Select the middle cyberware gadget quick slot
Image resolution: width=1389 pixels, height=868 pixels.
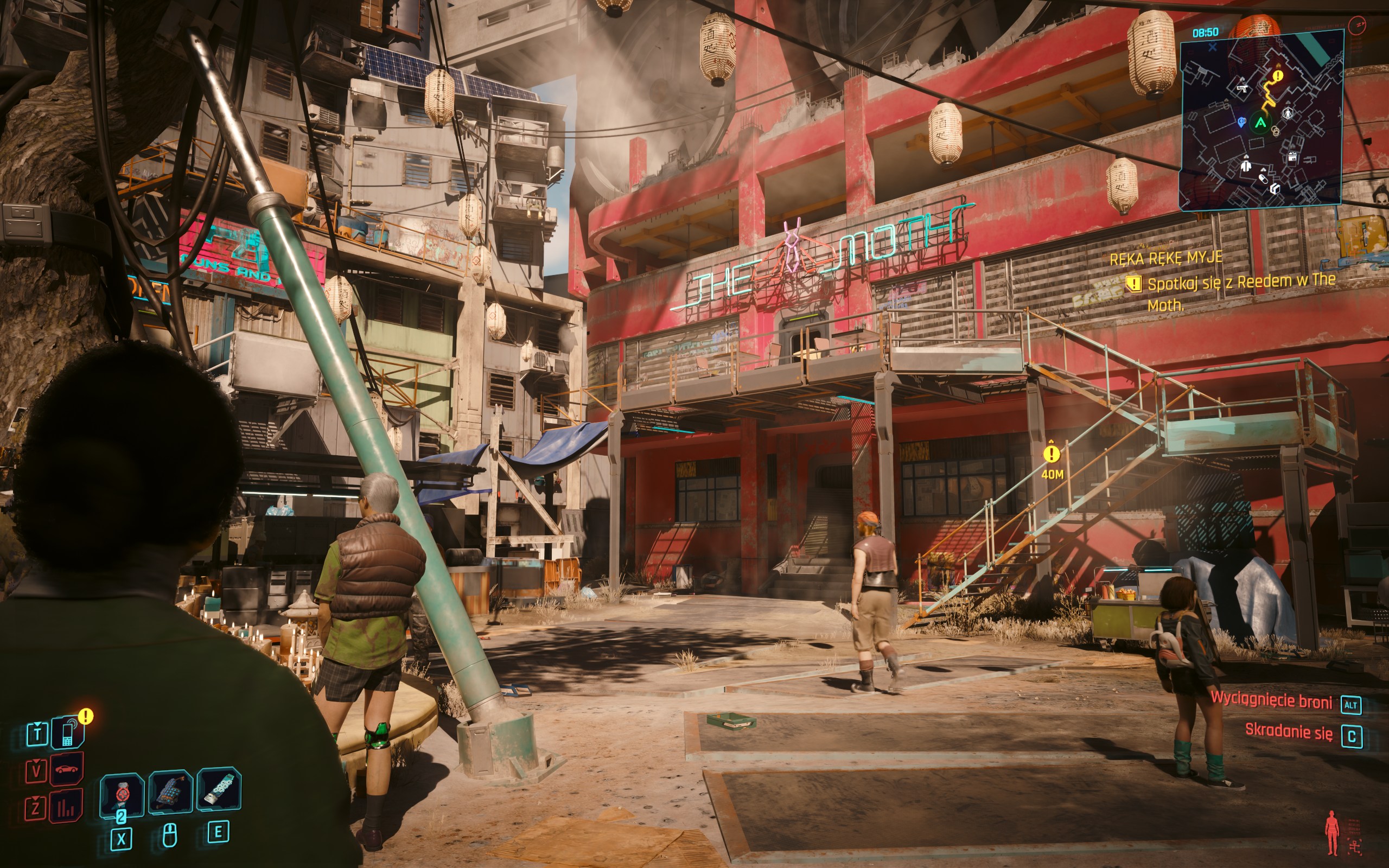click(170, 792)
